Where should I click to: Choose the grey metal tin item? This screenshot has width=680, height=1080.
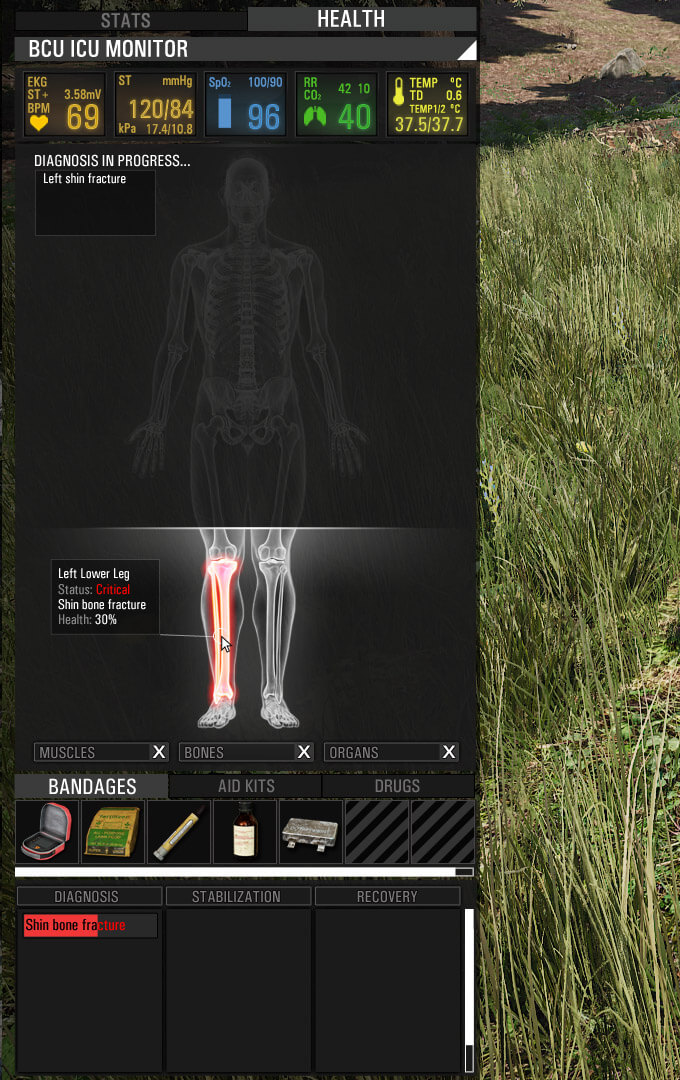pos(310,832)
